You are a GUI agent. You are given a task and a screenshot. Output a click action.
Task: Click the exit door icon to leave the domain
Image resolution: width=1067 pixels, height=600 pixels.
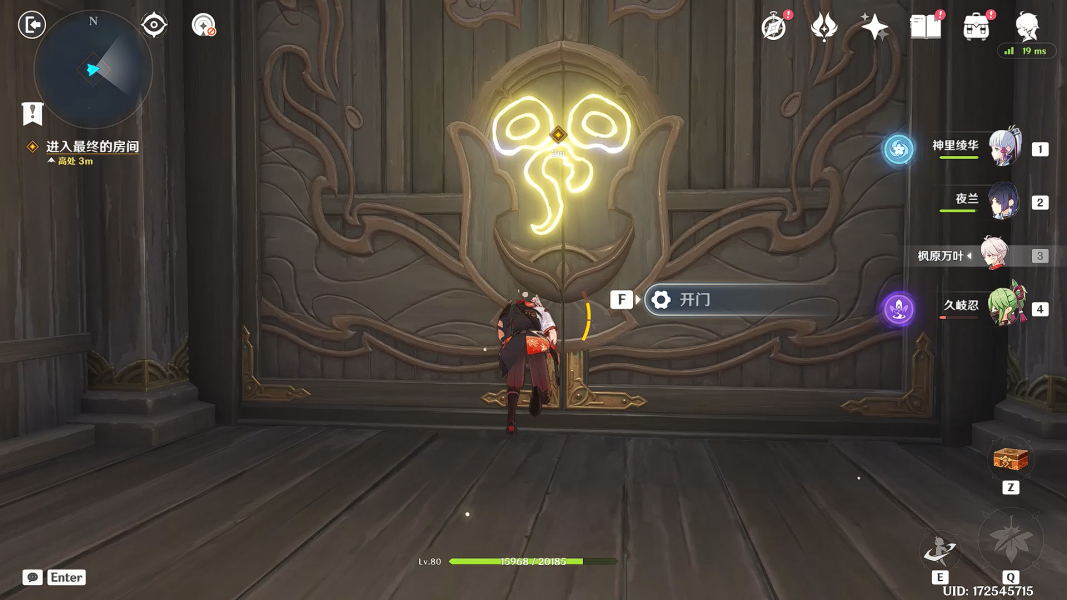(32, 25)
